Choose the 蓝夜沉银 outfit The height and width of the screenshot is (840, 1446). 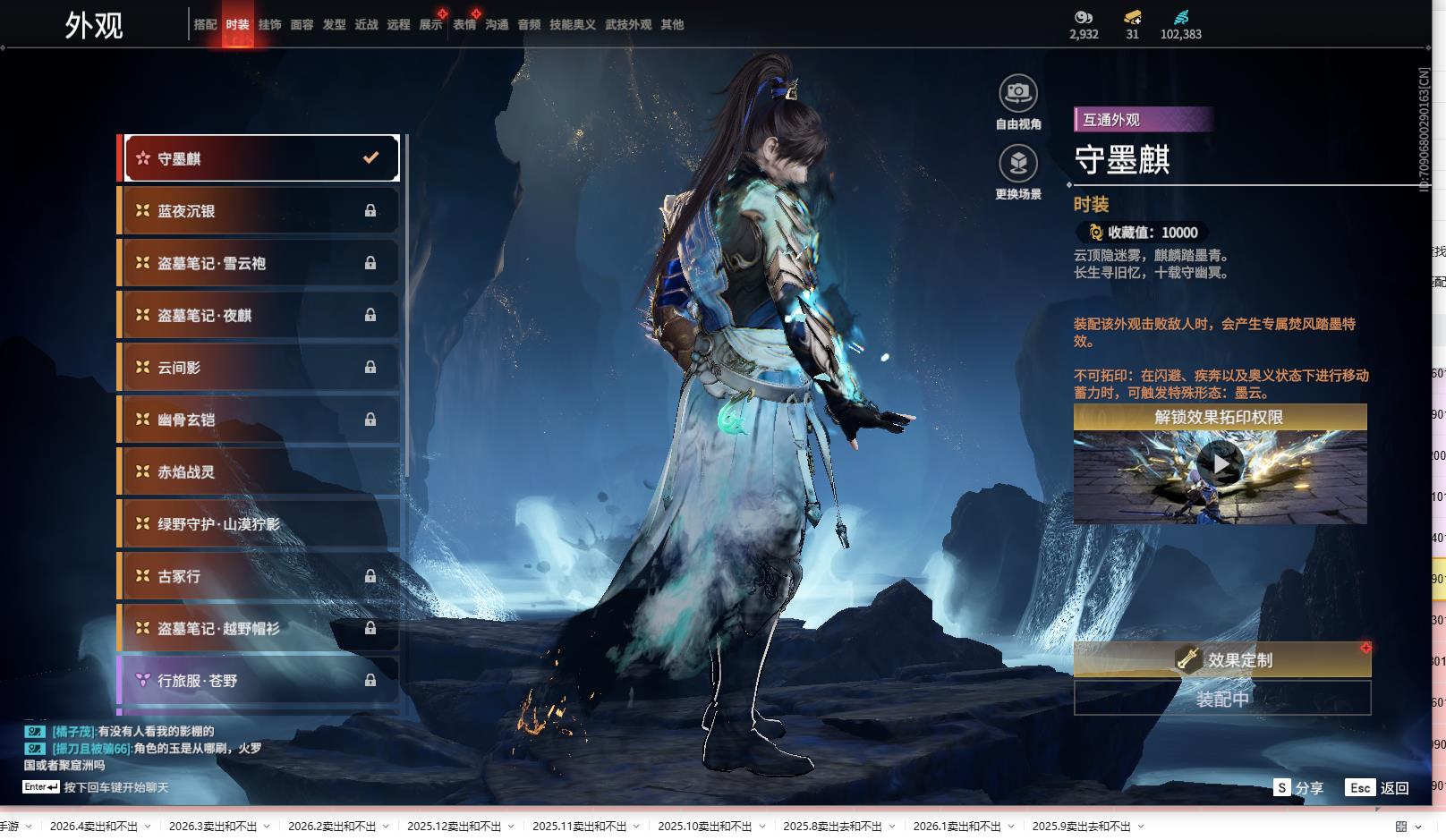(259, 211)
